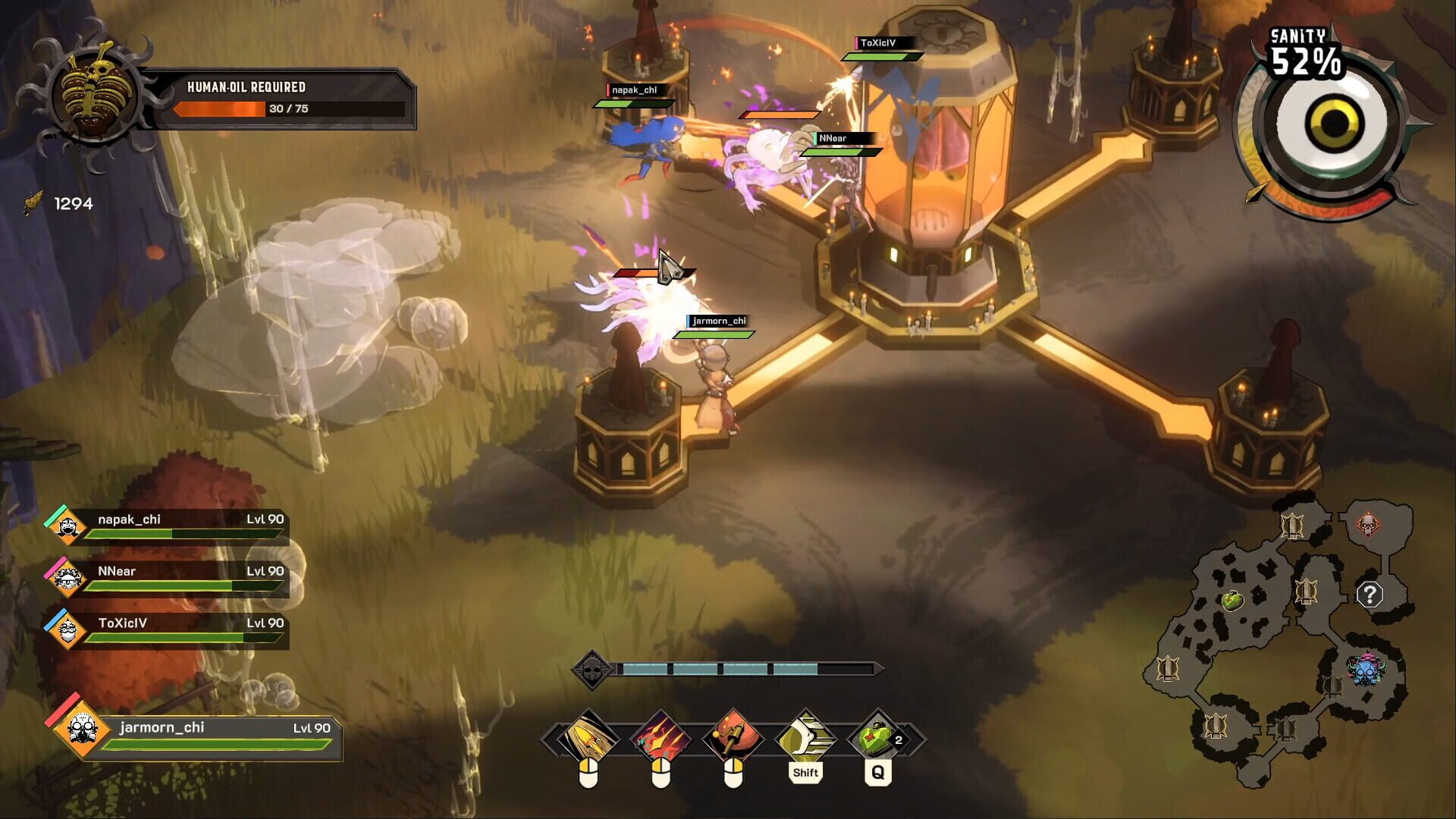Select the question mark room on minimap

[1370, 595]
